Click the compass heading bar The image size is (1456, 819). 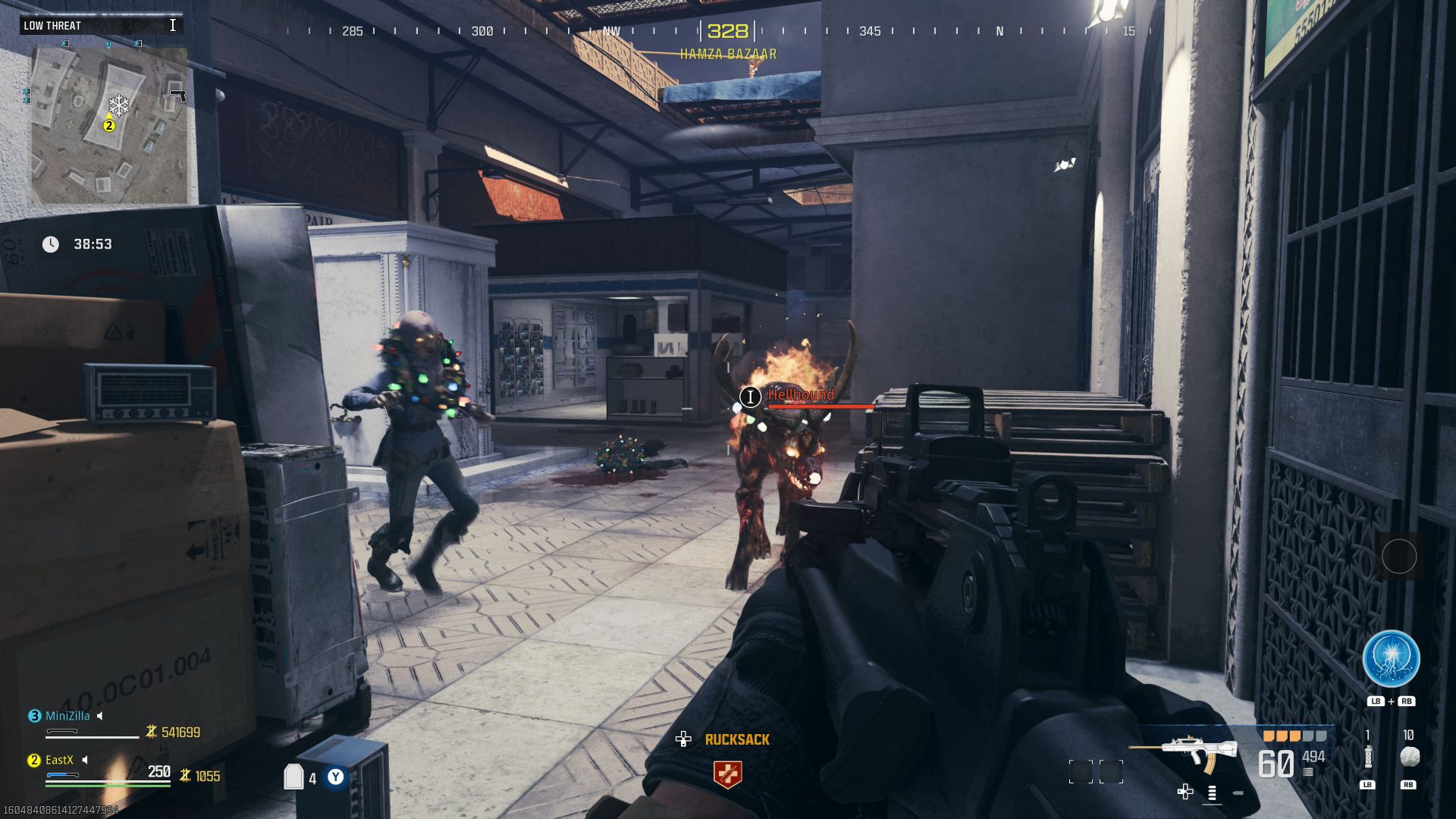[x=727, y=31]
